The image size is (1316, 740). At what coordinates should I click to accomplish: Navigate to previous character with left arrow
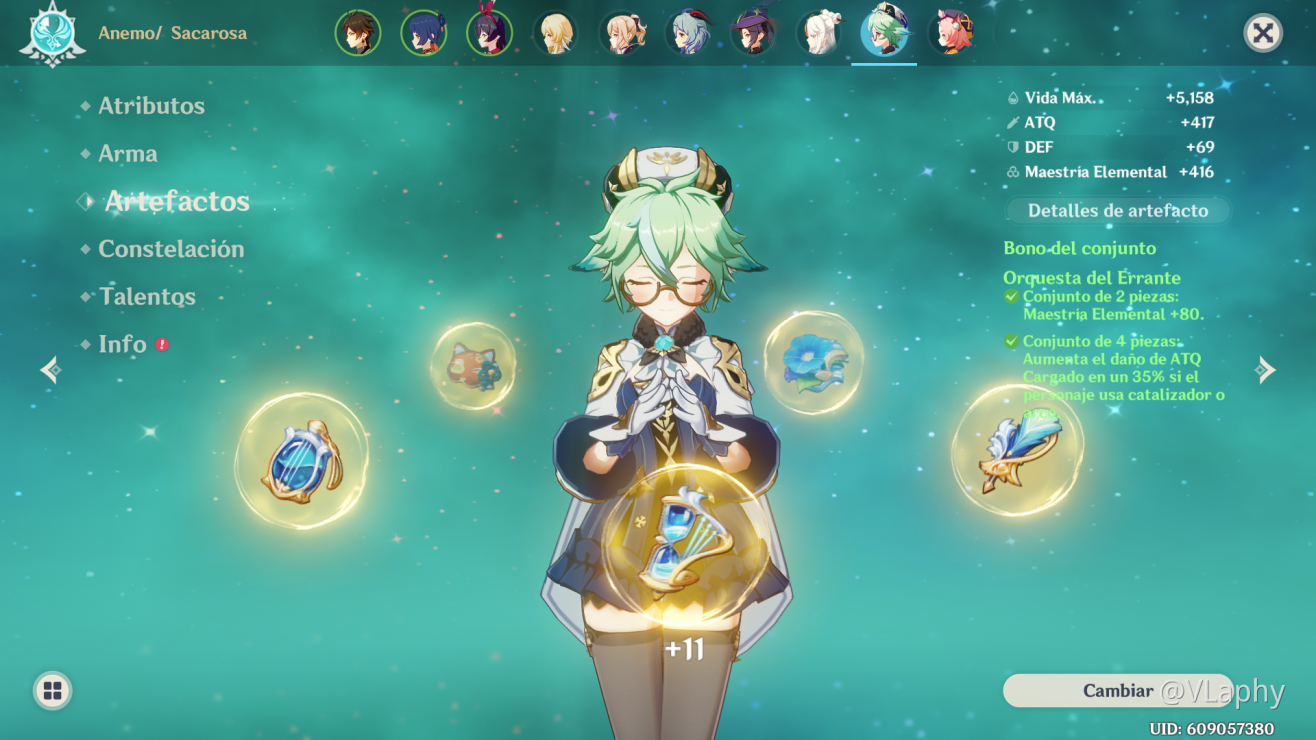(x=50, y=370)
